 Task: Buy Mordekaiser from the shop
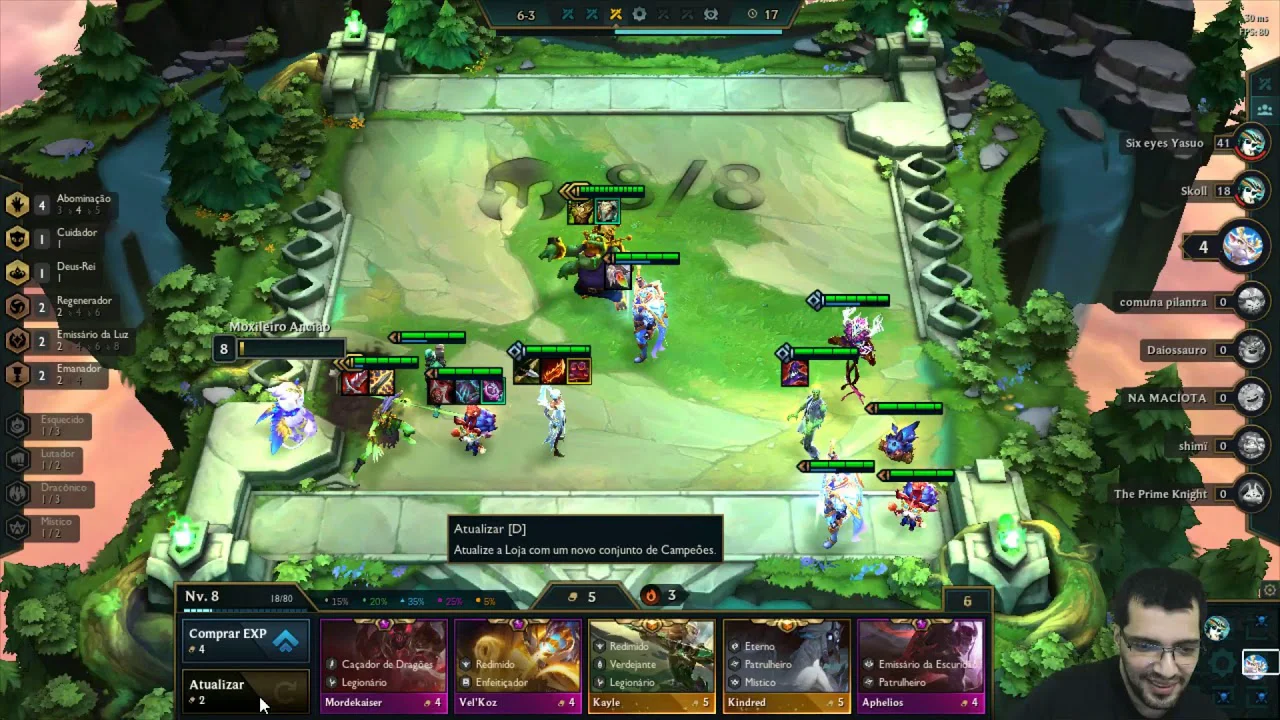point(384,665)
